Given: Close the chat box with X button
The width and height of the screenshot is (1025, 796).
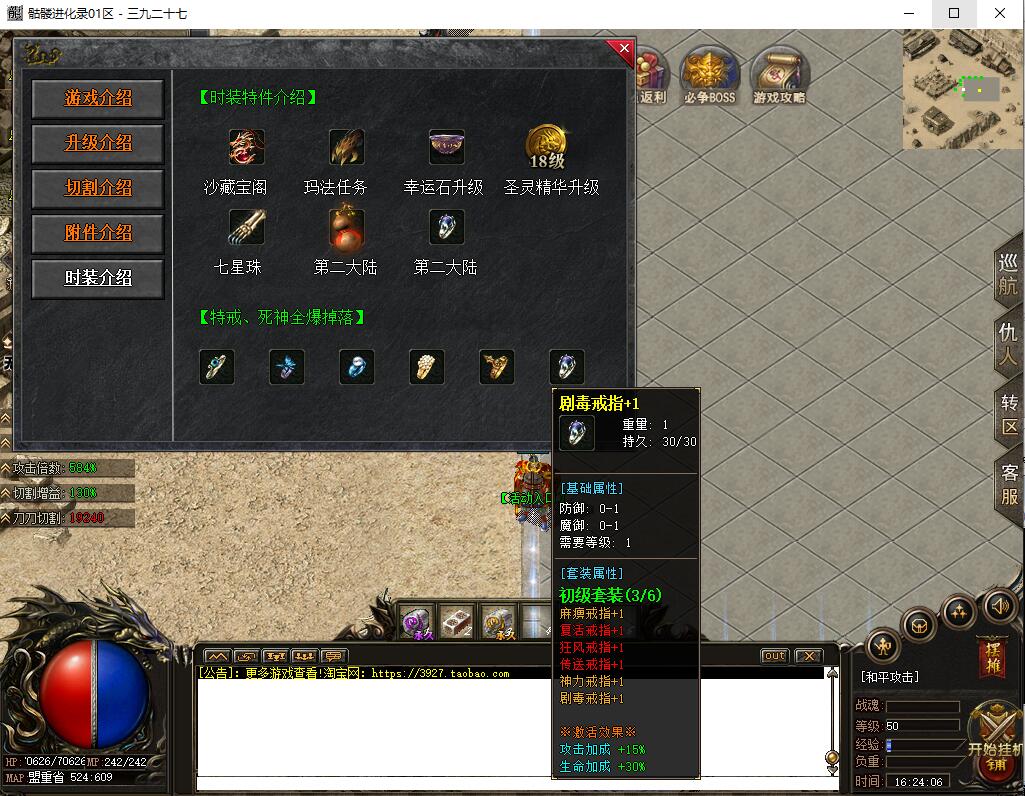Looking at the screenshot, I should tap(808, 656).
